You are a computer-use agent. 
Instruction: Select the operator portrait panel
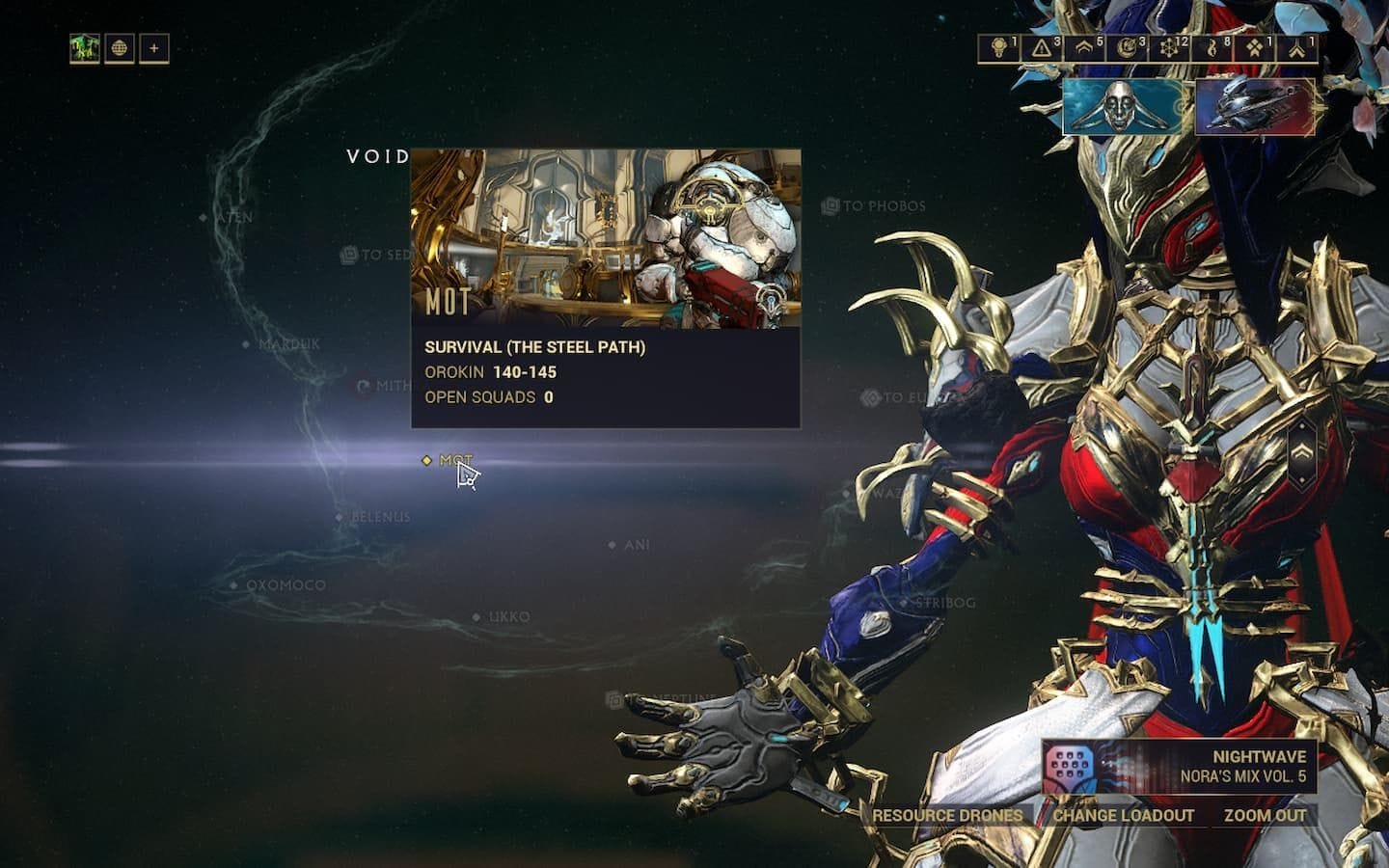[x=1124, y=108]
